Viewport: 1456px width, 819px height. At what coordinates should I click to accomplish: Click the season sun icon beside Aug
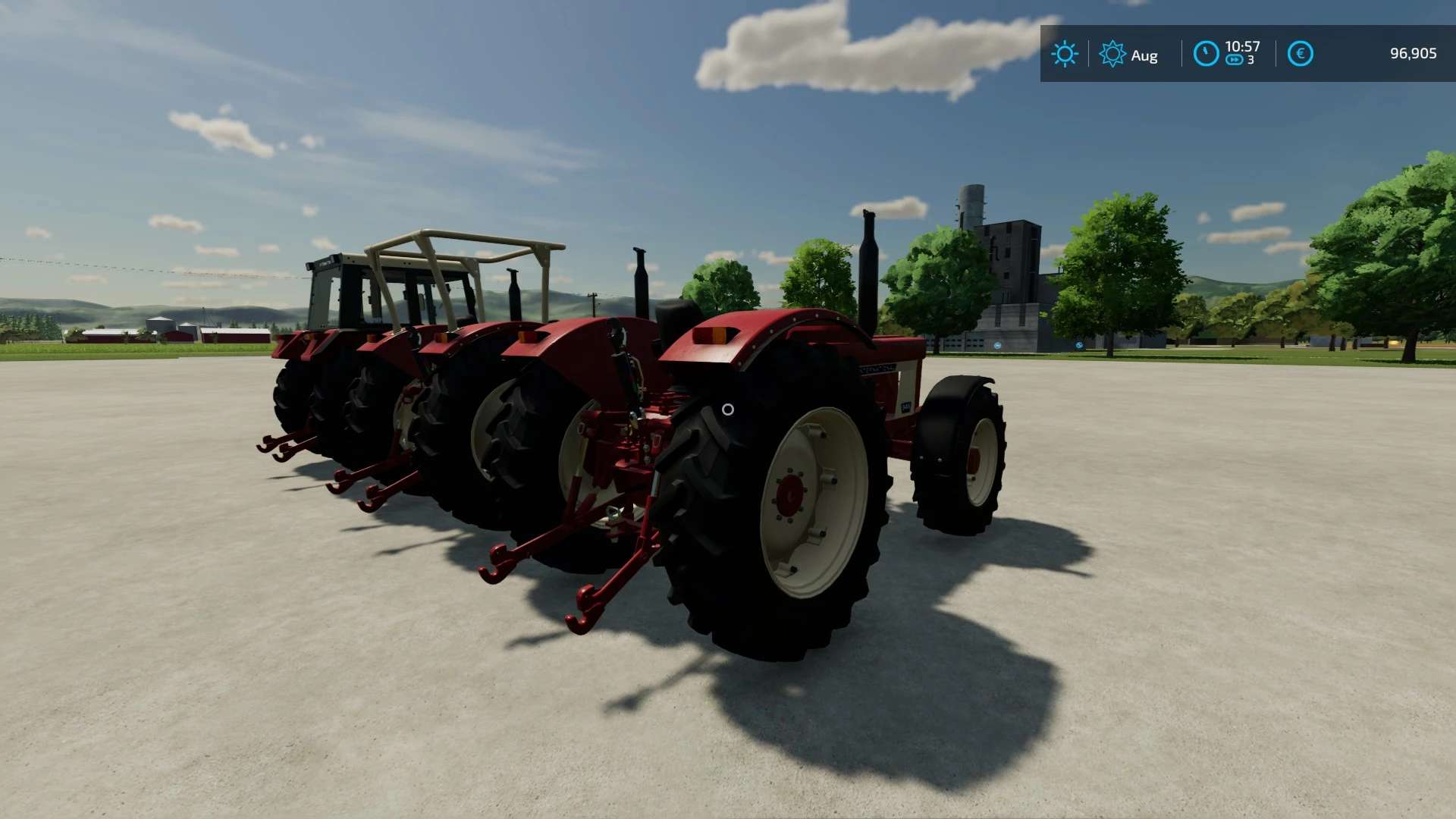coord(1112,54)
